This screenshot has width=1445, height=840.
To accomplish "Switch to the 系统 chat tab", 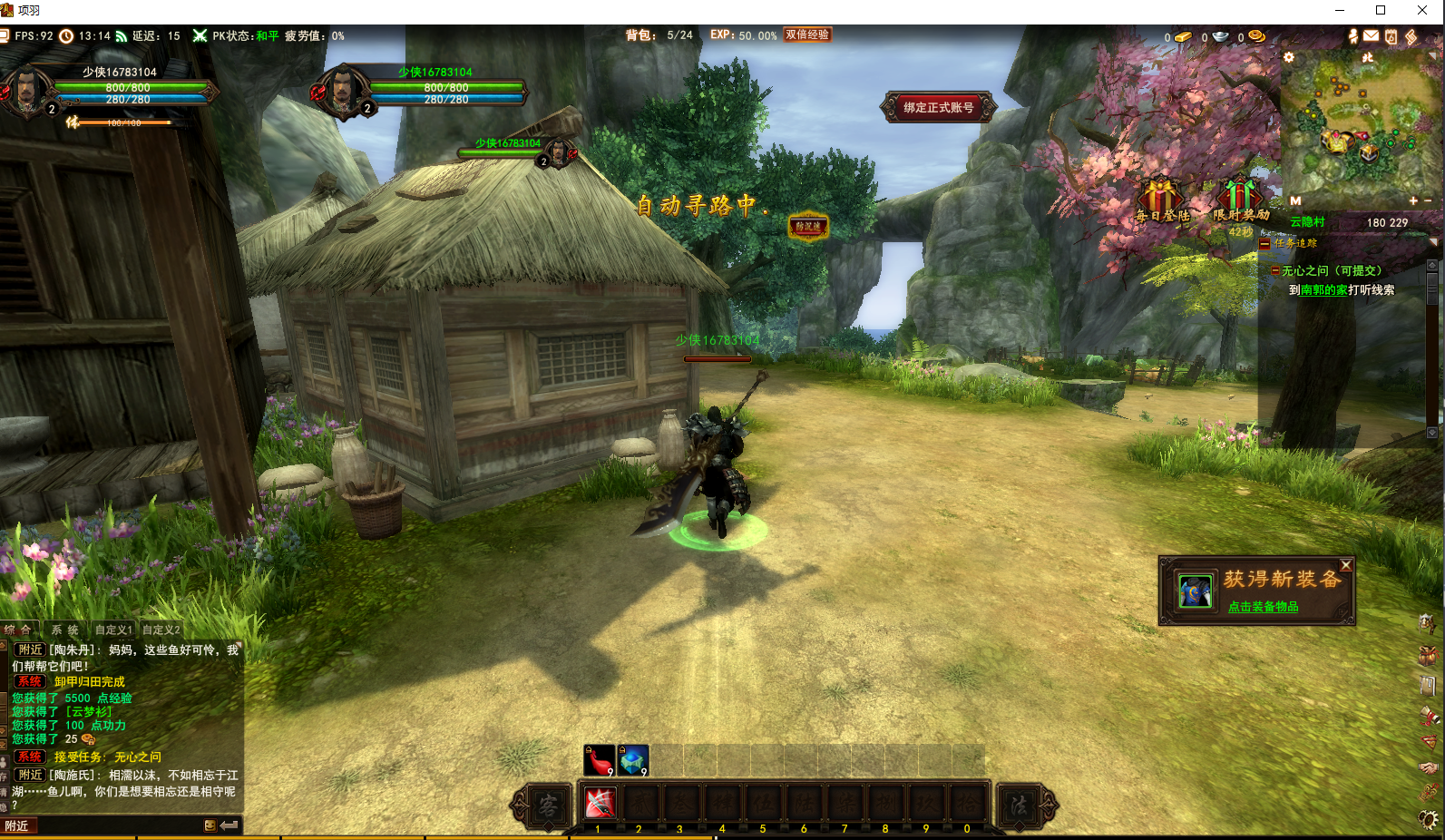I will point(64,630).
